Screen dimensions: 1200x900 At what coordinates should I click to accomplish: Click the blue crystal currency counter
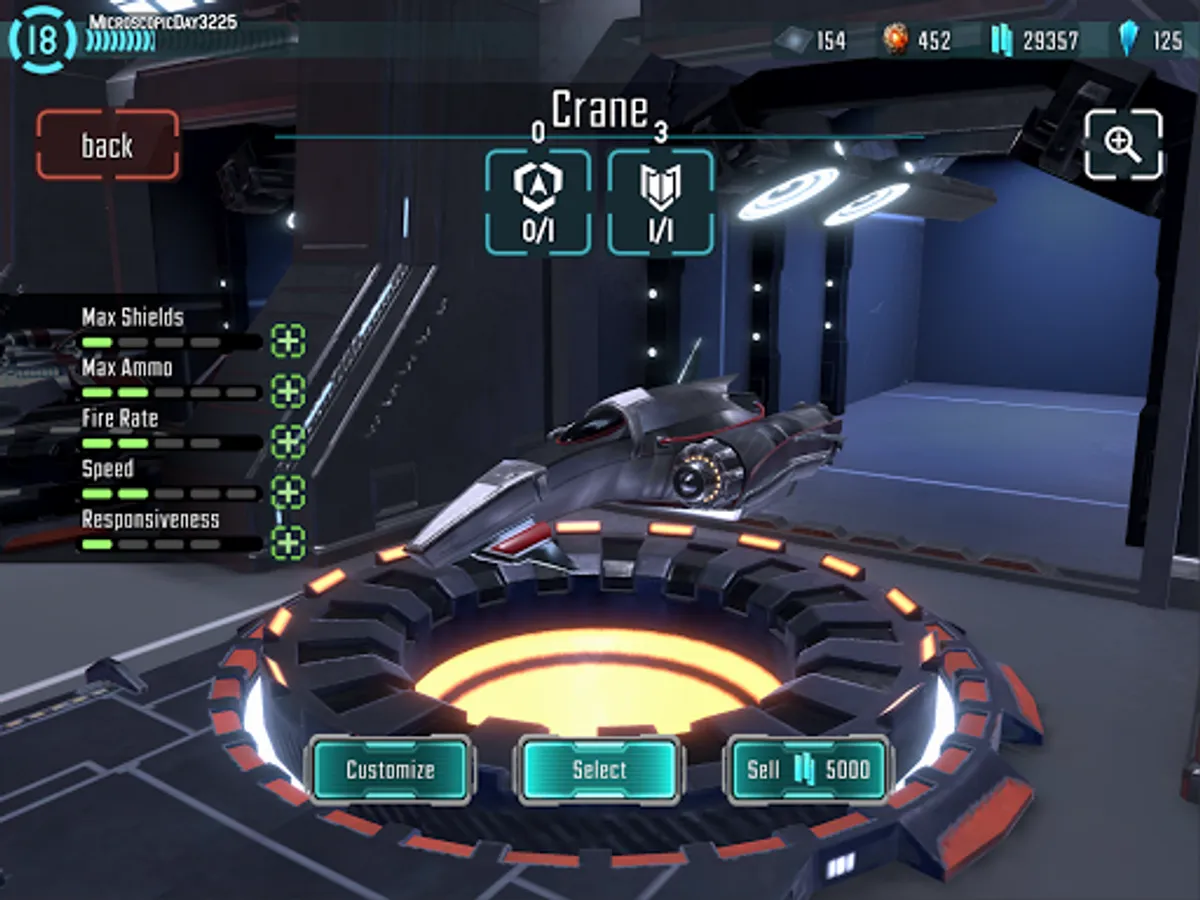tap(1150, 41)
